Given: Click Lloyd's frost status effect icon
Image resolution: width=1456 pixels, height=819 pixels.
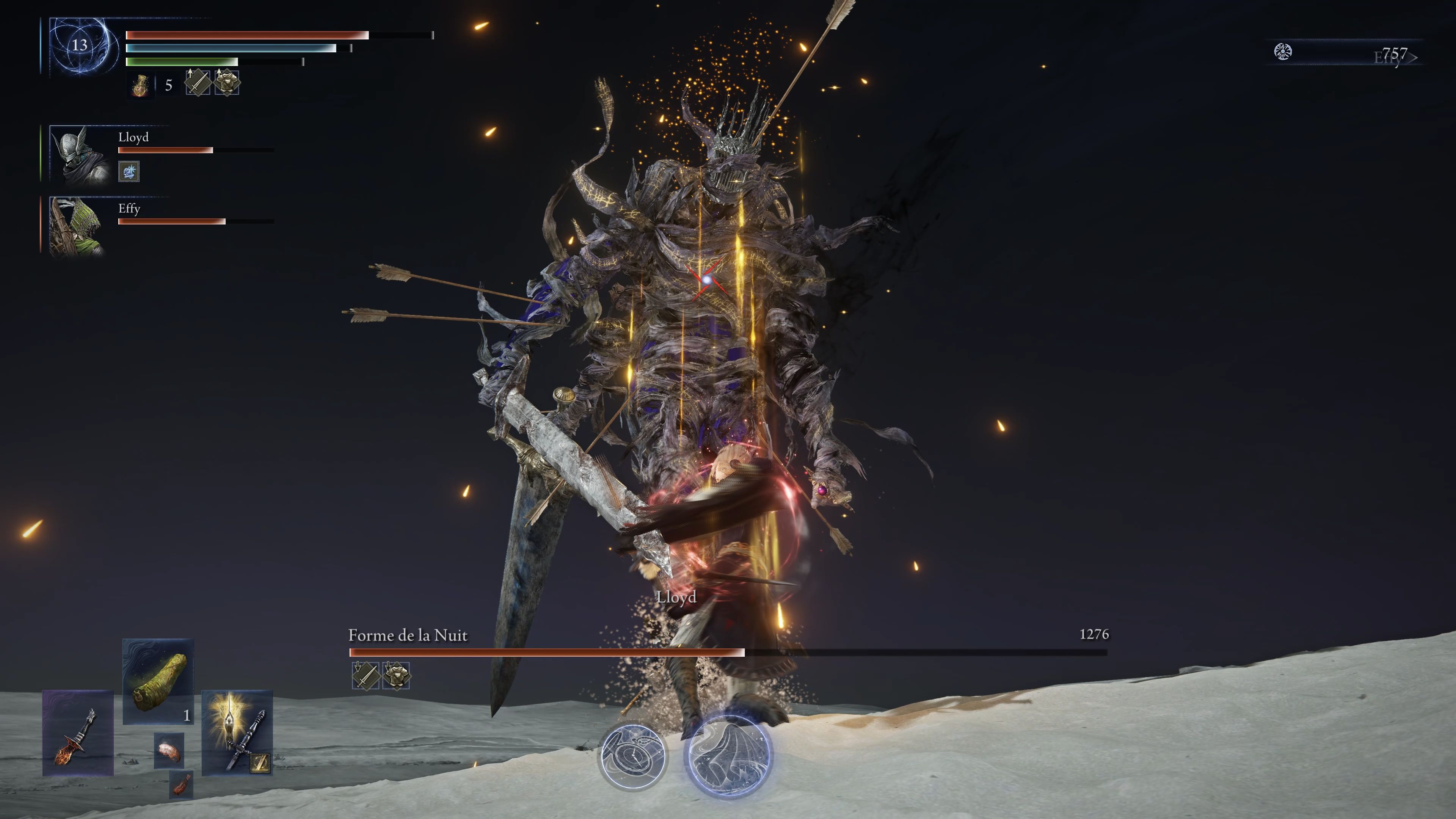Looking at the screenshot, I should pos(129,171).
